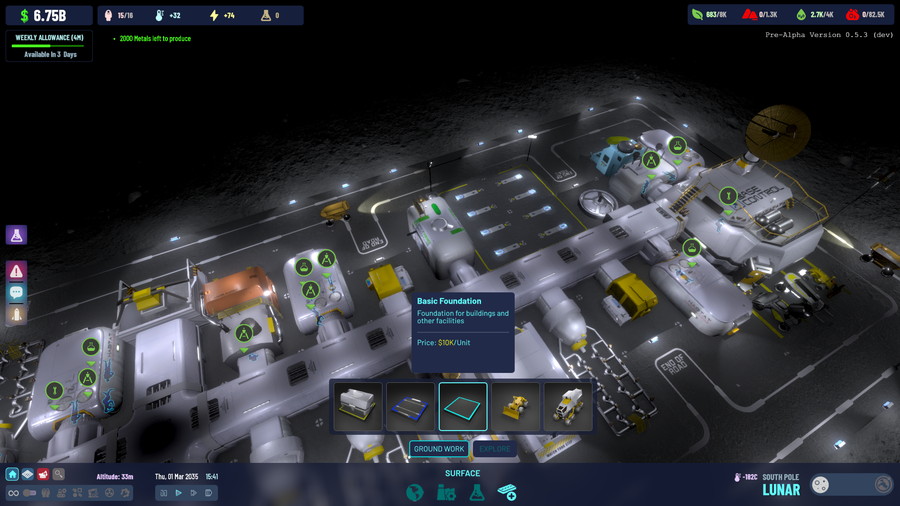The height and width of the screenshot is (506, 900).
Task: Select the Basic Foundation build tile
Action: click(463, 406)
